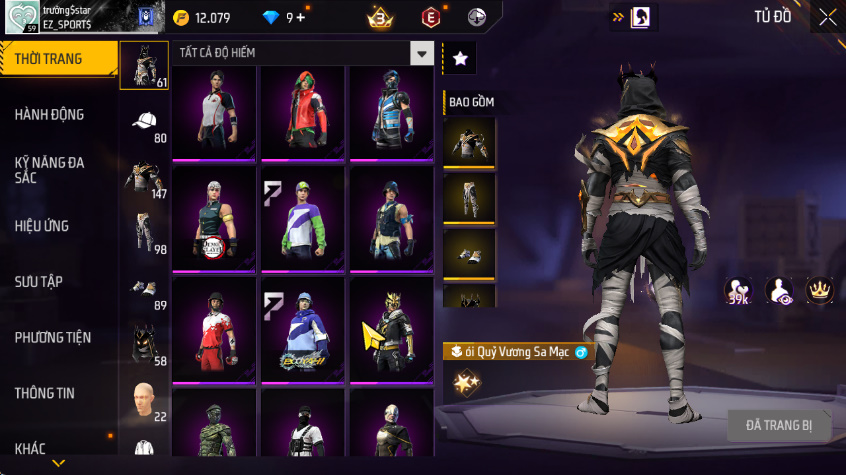Open the player profile avatar

point(20,17)
